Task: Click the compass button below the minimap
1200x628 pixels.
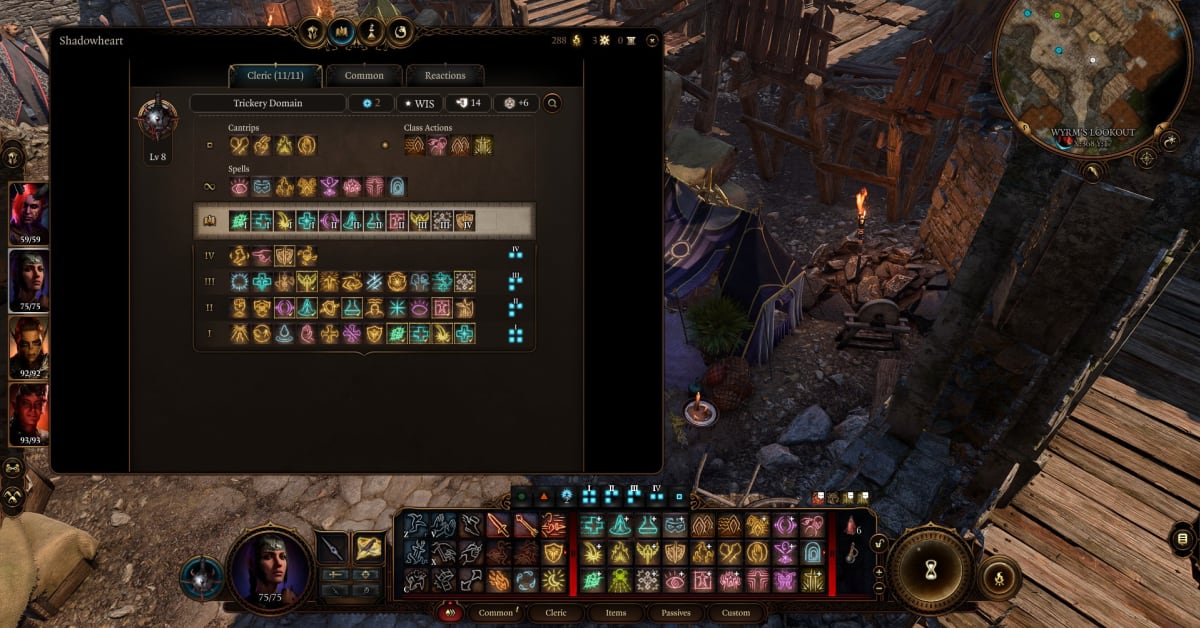Action: pos(1146,157)
